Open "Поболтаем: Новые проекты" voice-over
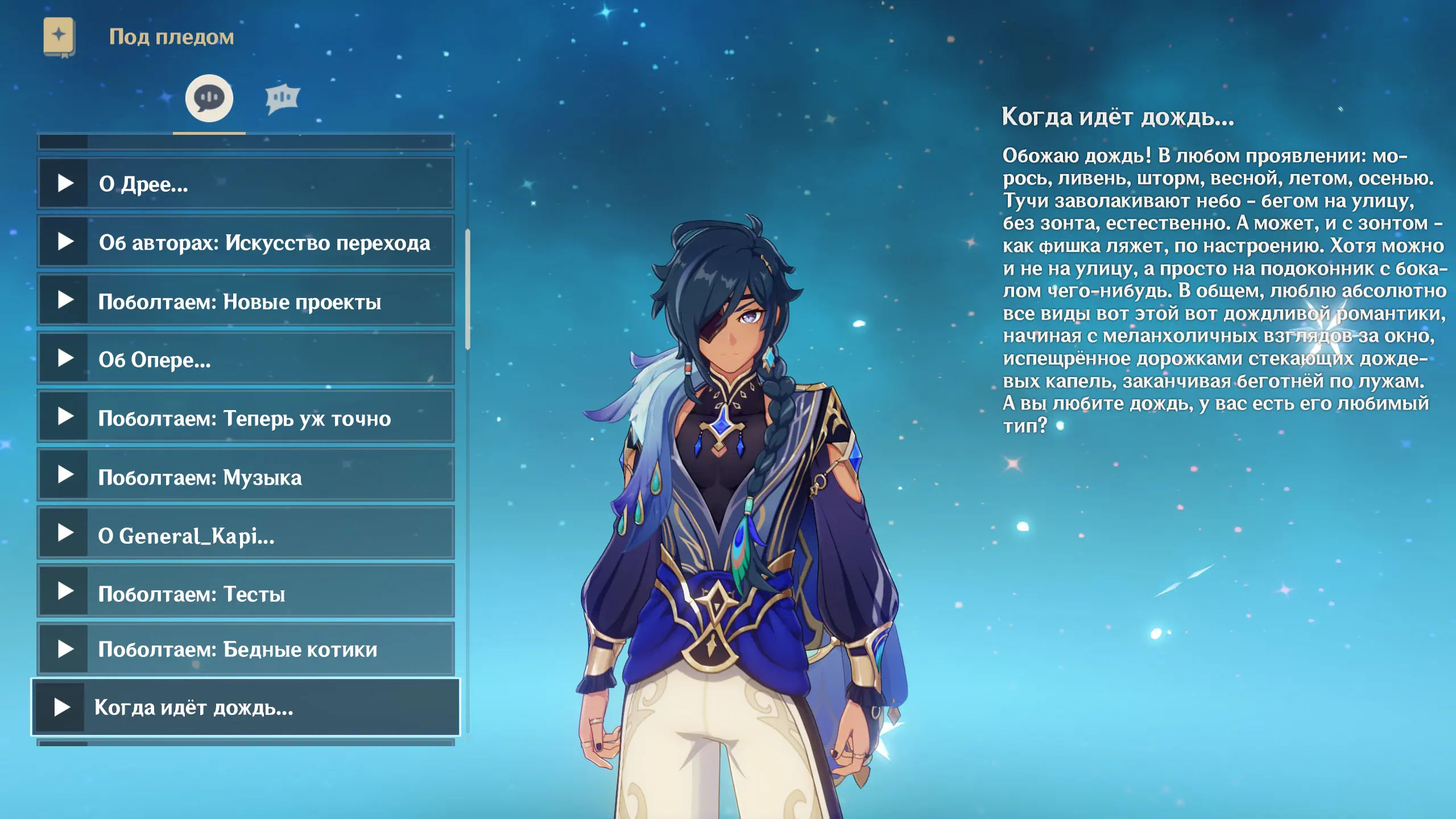This screenshot has height=819, width=1456. coord(246,301)
